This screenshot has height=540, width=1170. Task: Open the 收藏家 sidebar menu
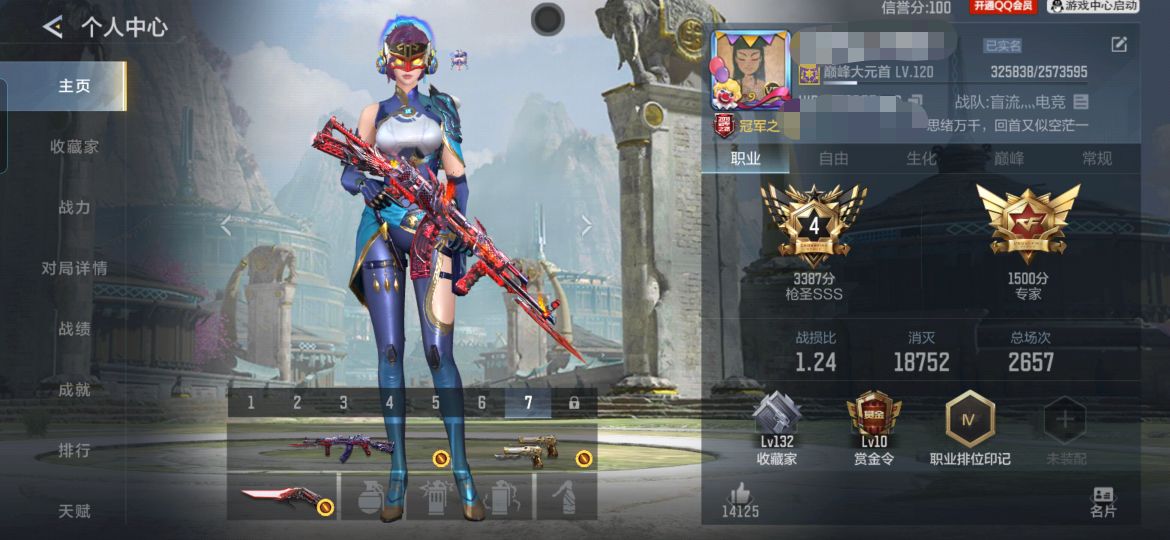point(75,147)
